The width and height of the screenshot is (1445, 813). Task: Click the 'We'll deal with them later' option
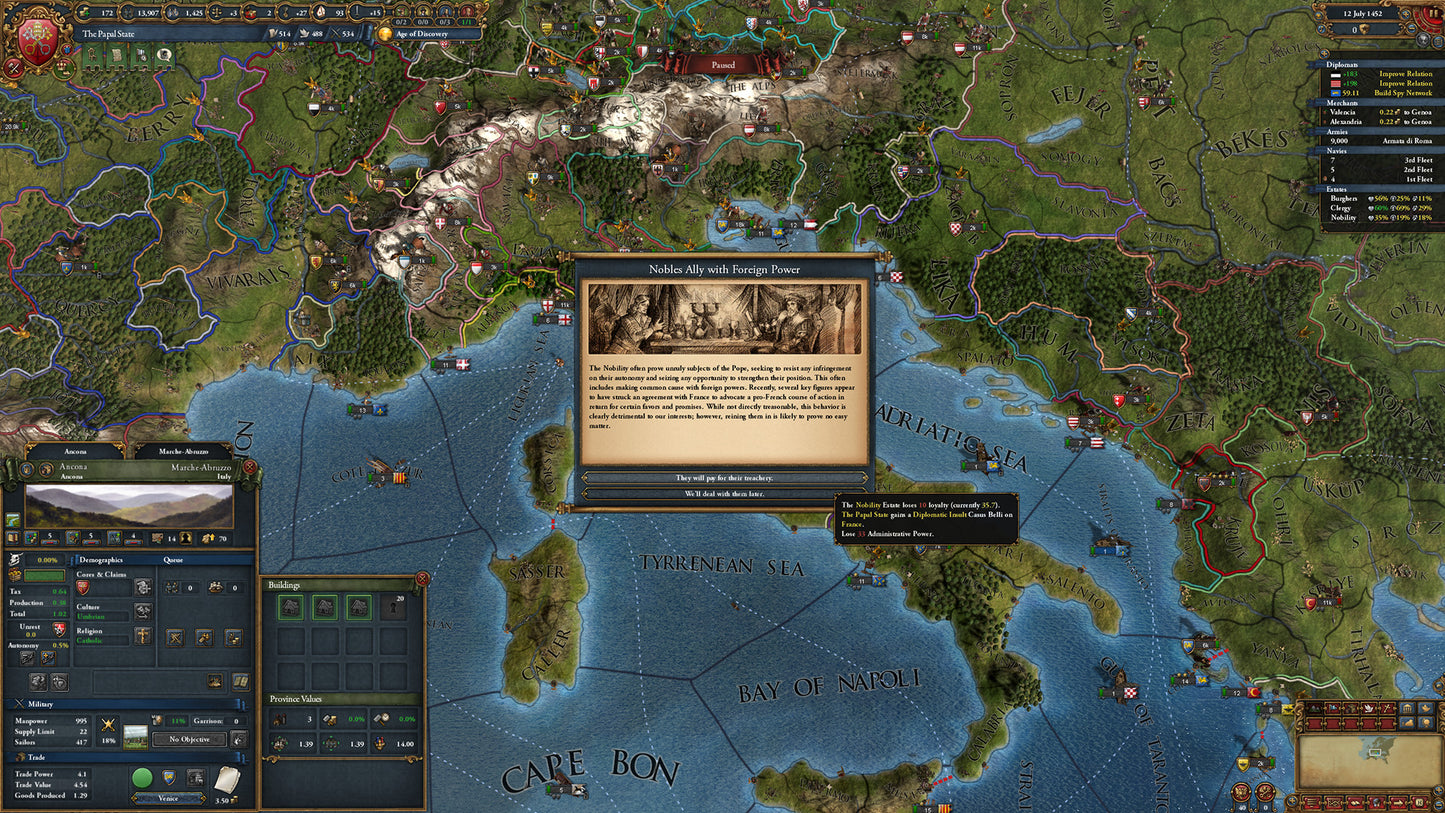[722, 491]
